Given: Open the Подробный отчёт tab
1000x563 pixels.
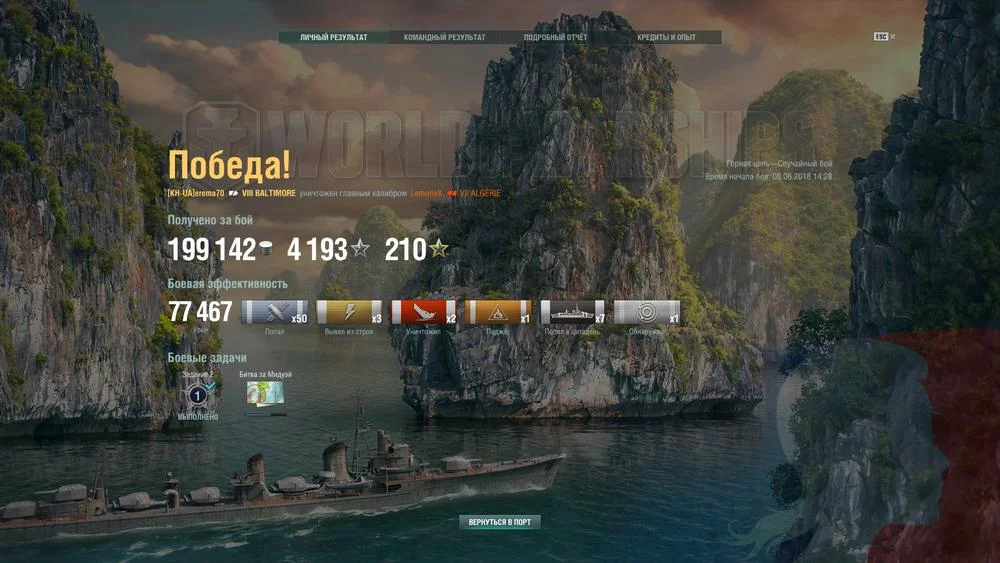Looking at the screenshot, I should pos(556,38).
